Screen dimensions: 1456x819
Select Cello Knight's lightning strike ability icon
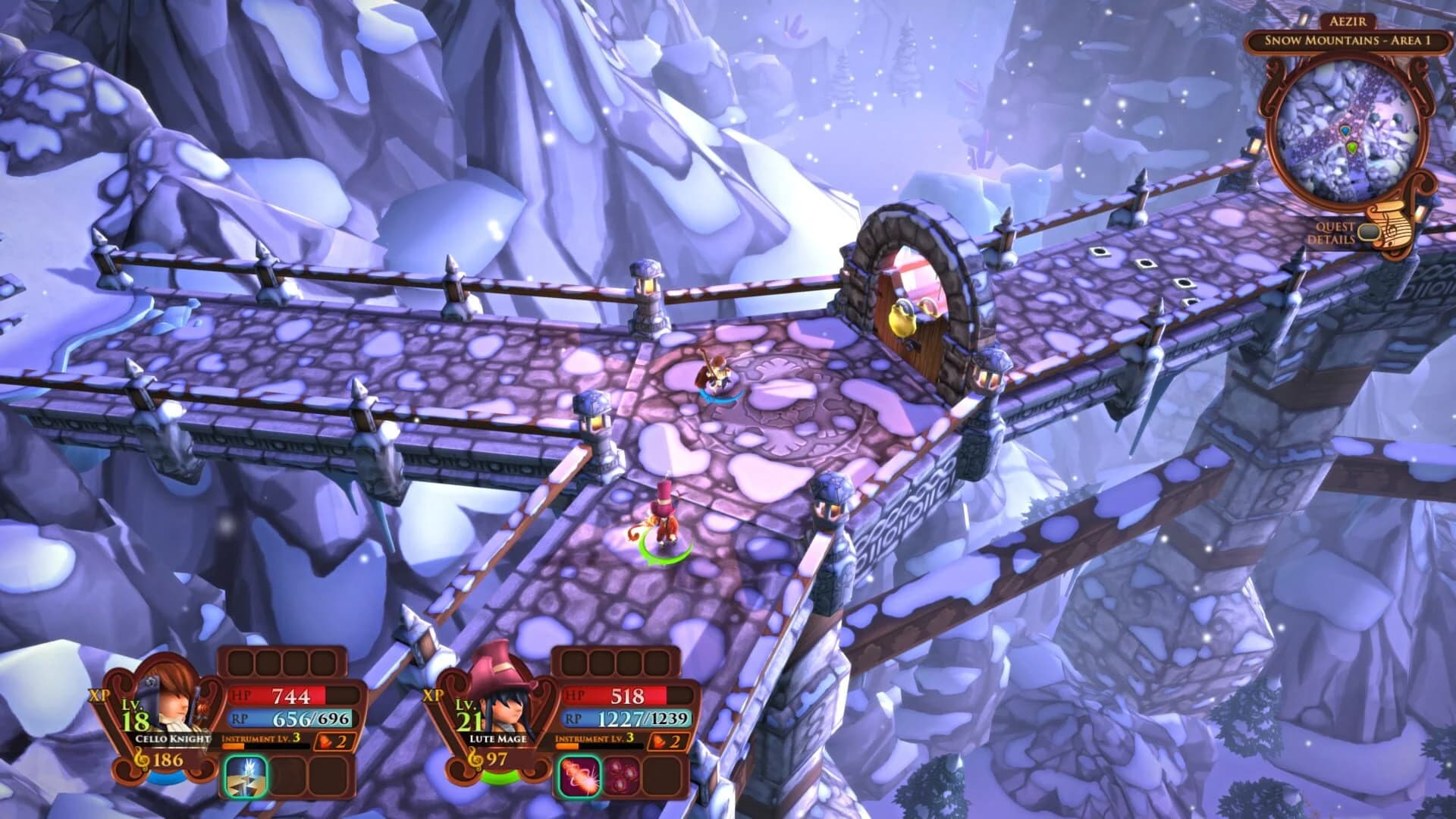[x=246, y=777]
